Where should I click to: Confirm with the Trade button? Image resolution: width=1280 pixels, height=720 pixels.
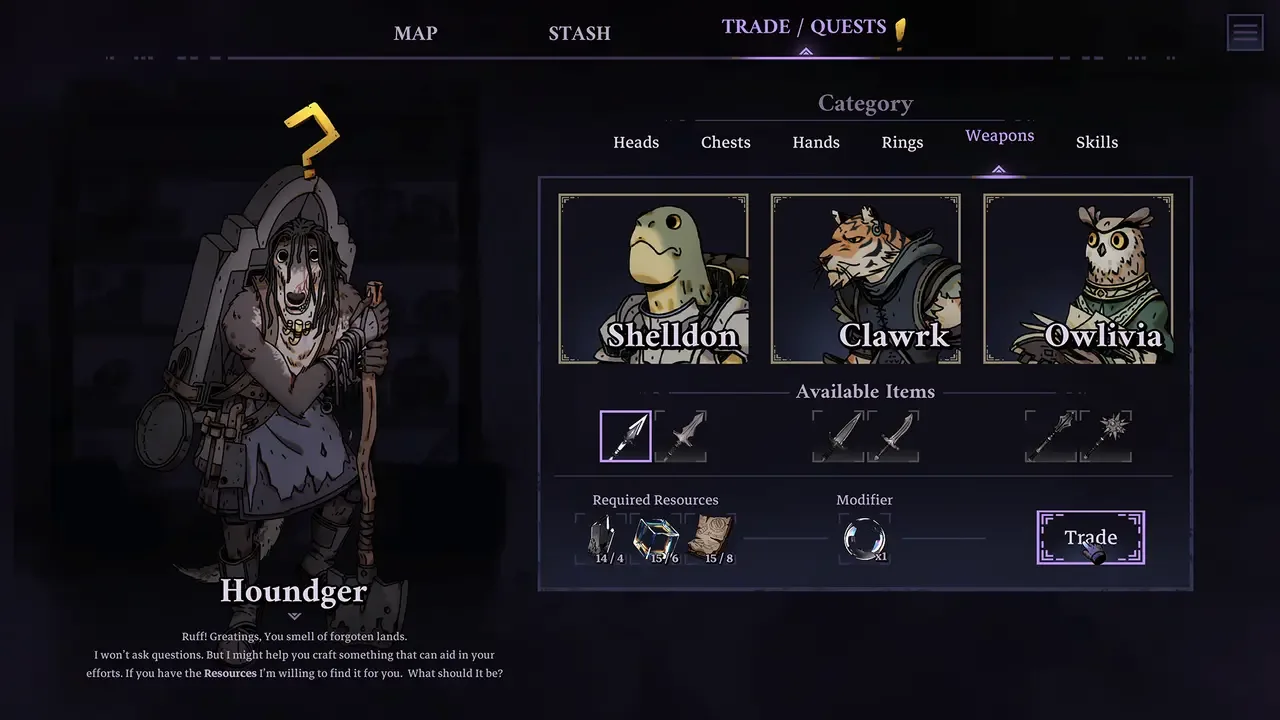1090,538
